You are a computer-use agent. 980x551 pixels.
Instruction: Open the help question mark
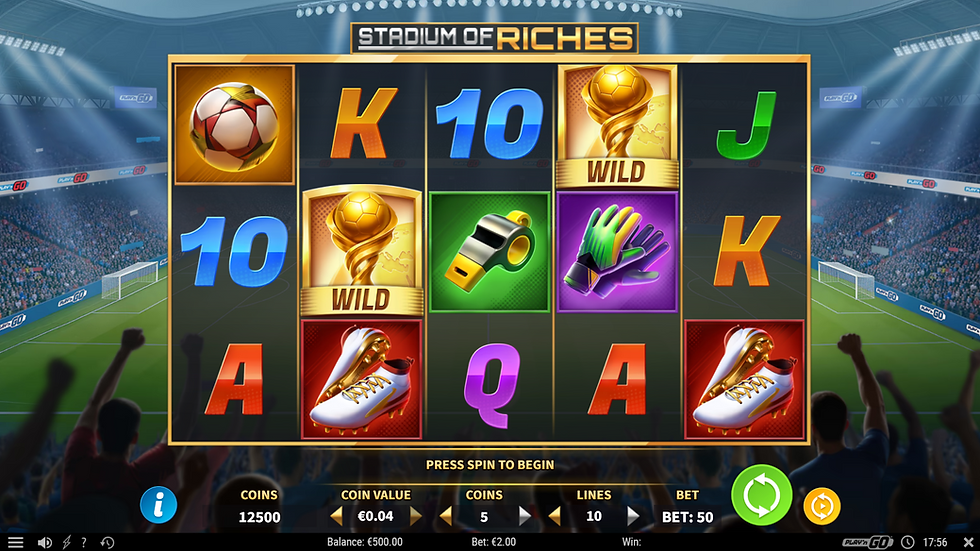pyautogui.click(x=83, y=542)
